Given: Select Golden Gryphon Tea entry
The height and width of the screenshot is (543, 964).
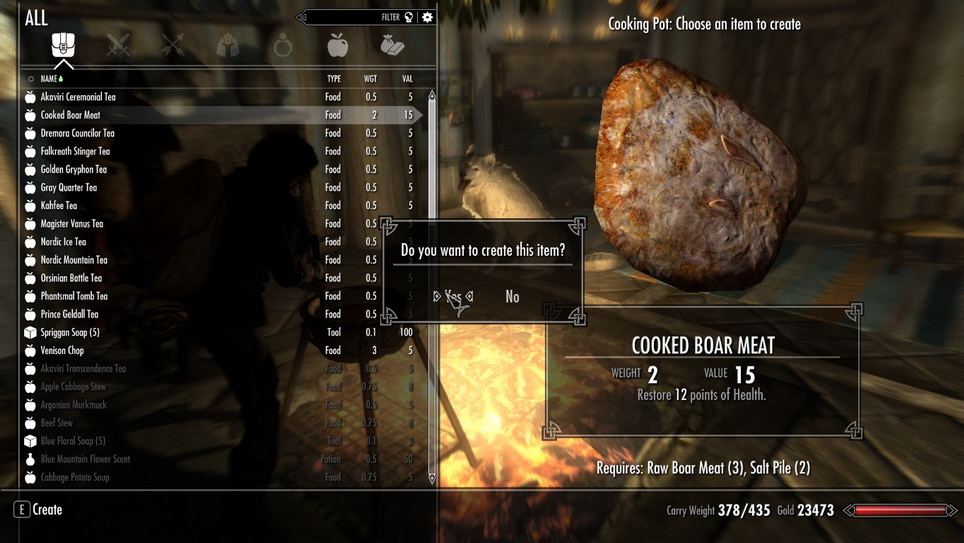Looking at the screenshot, I should click(73, 169).
